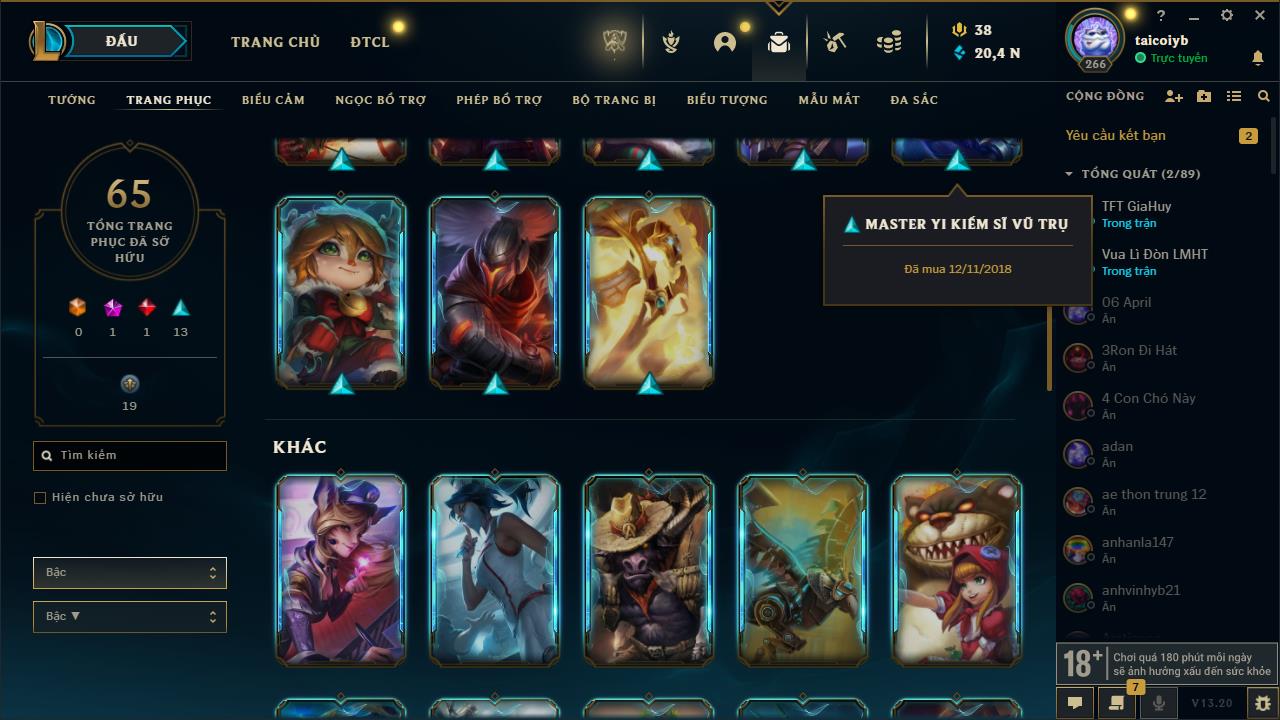Enable the 'Hiện chưa sở hữu' checkbox

[40, 497]
